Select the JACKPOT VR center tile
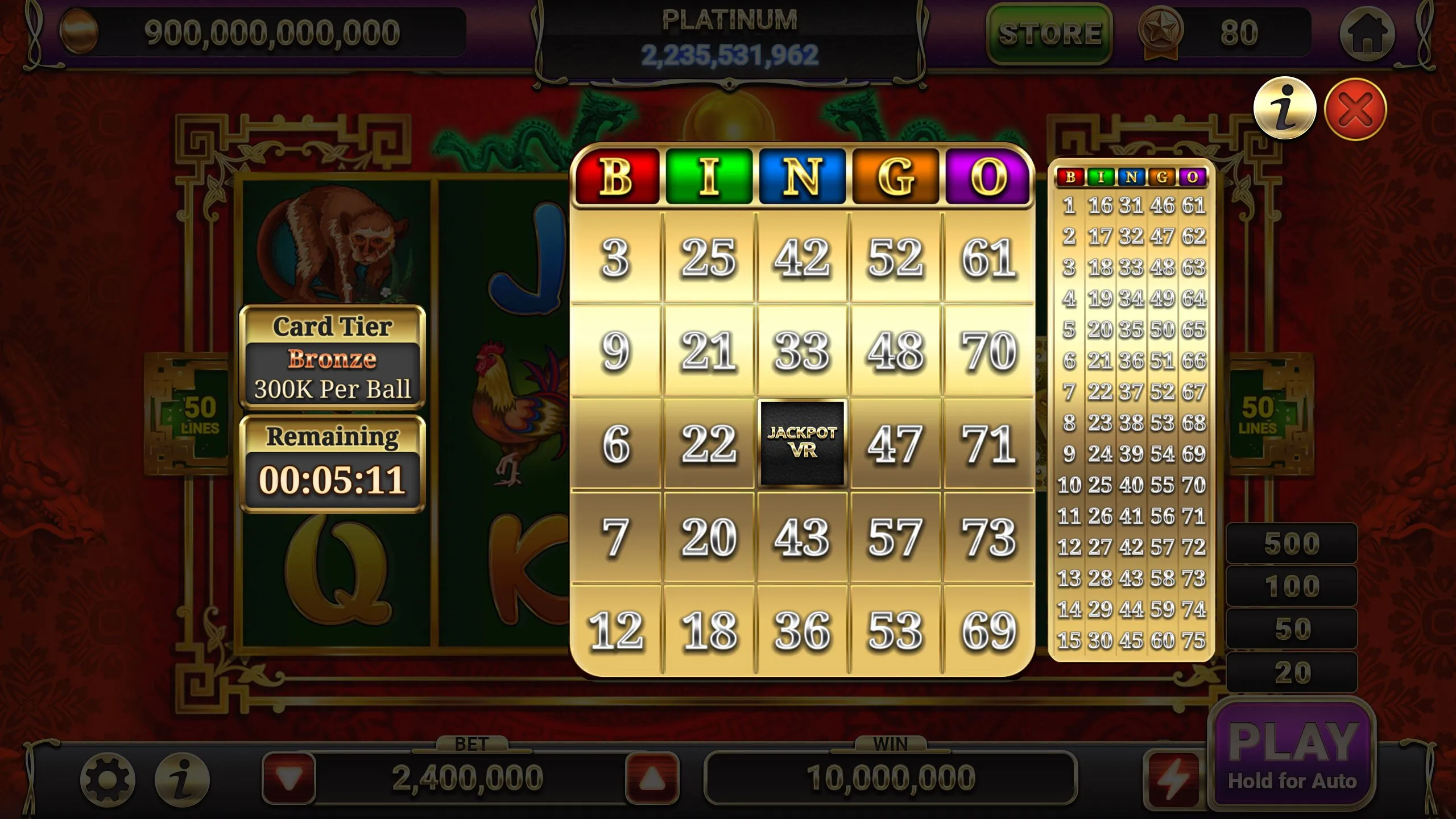1456x819 pixels. click(802, 443)
